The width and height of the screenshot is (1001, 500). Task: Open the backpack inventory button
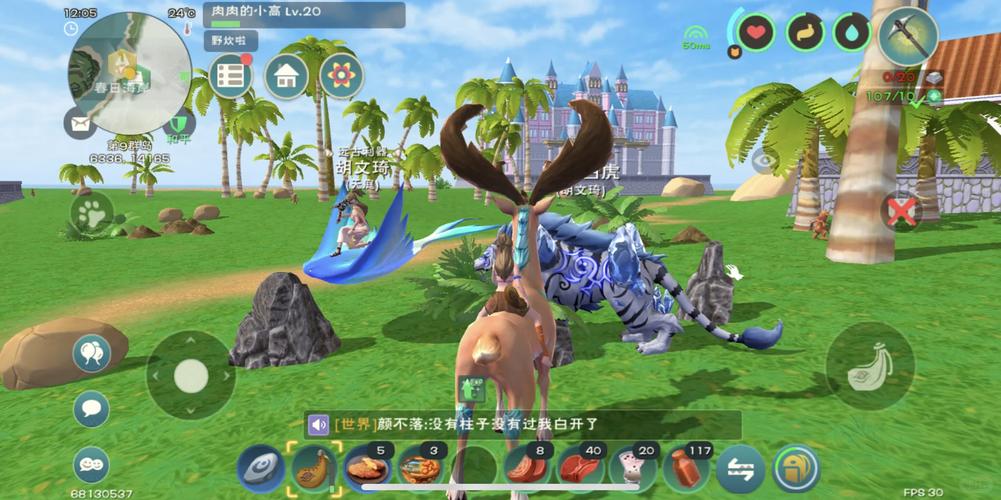796,468
